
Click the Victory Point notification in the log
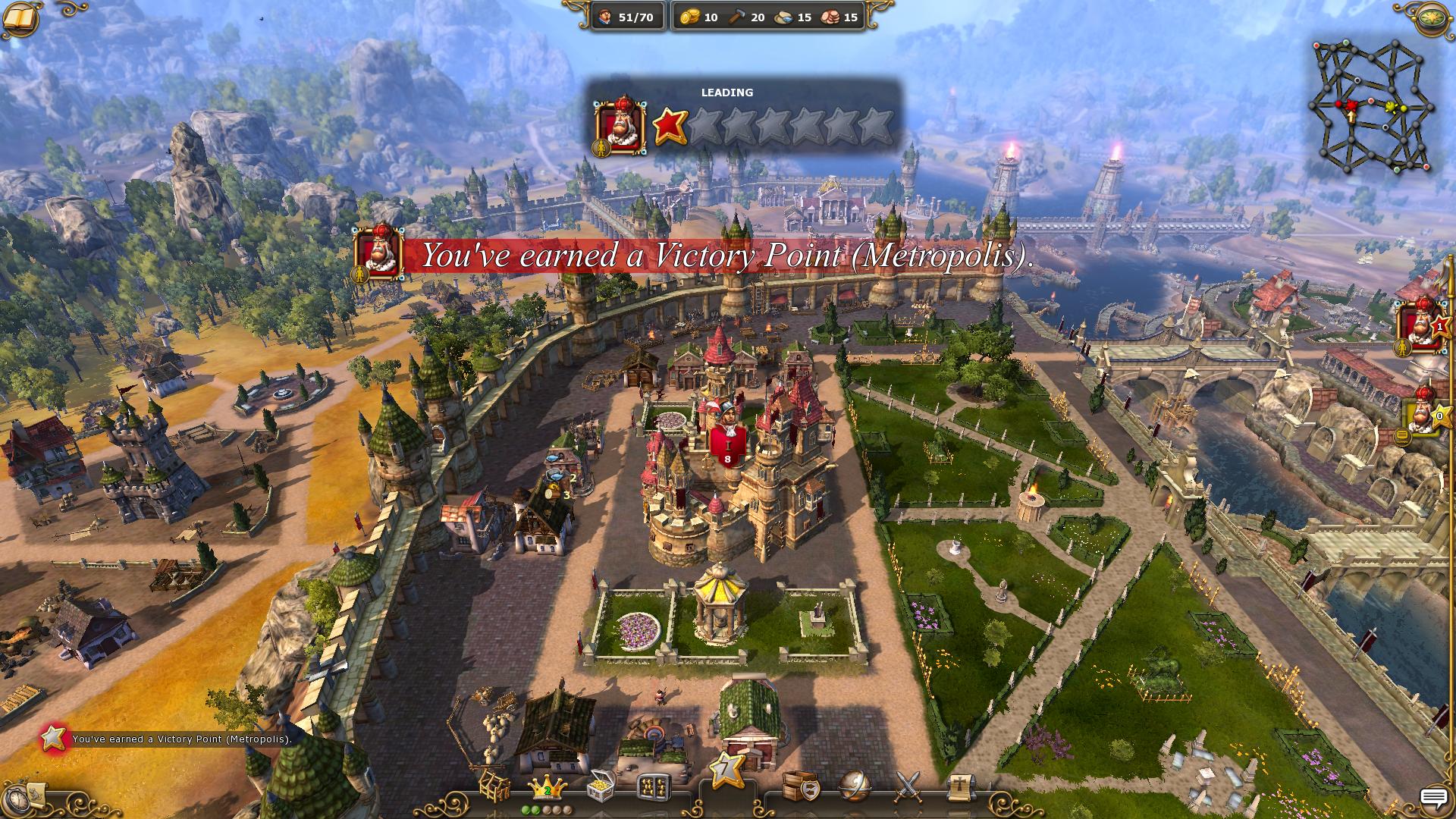click(182, 739)
